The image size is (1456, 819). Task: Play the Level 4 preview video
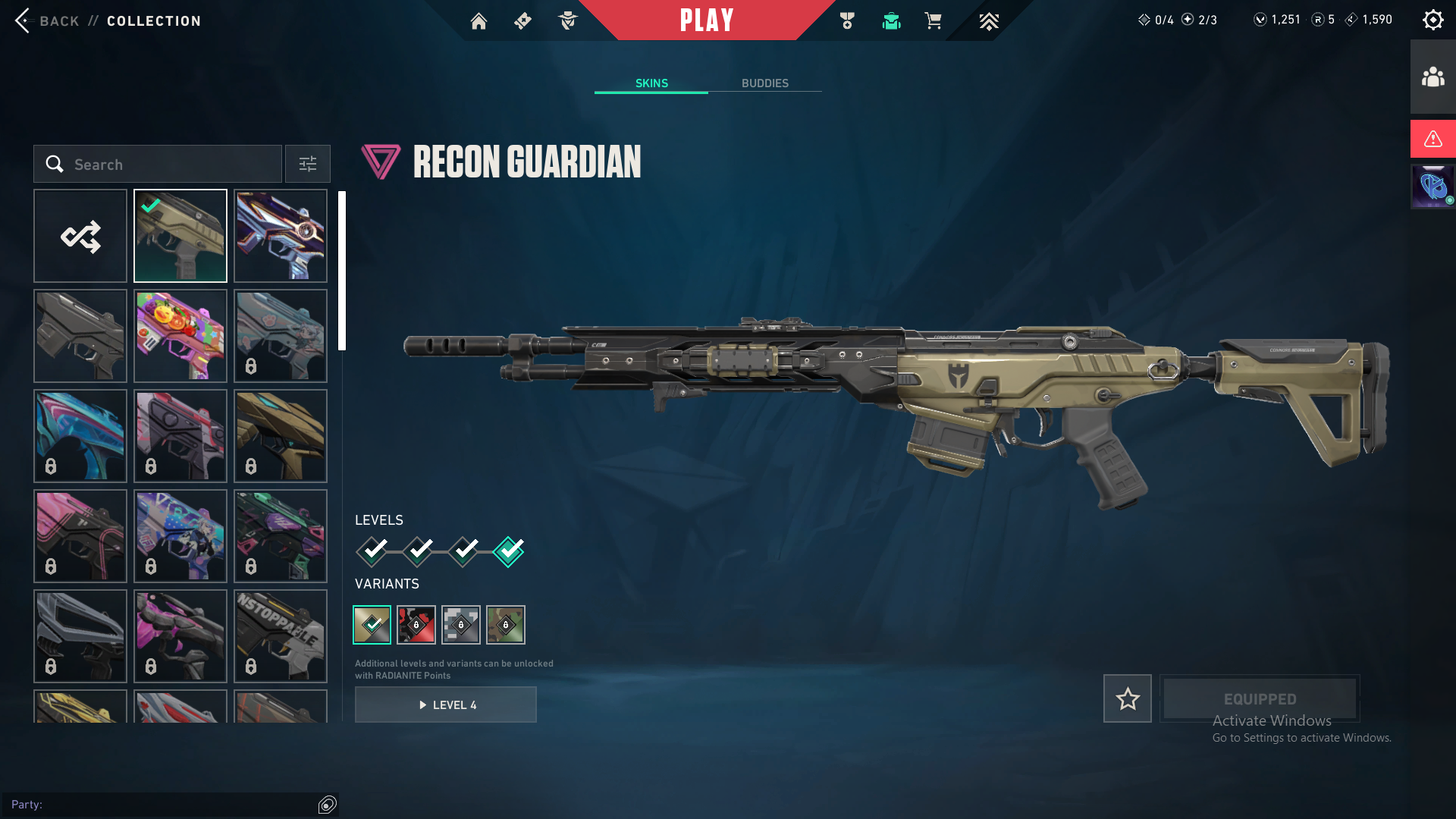point(446,705)
